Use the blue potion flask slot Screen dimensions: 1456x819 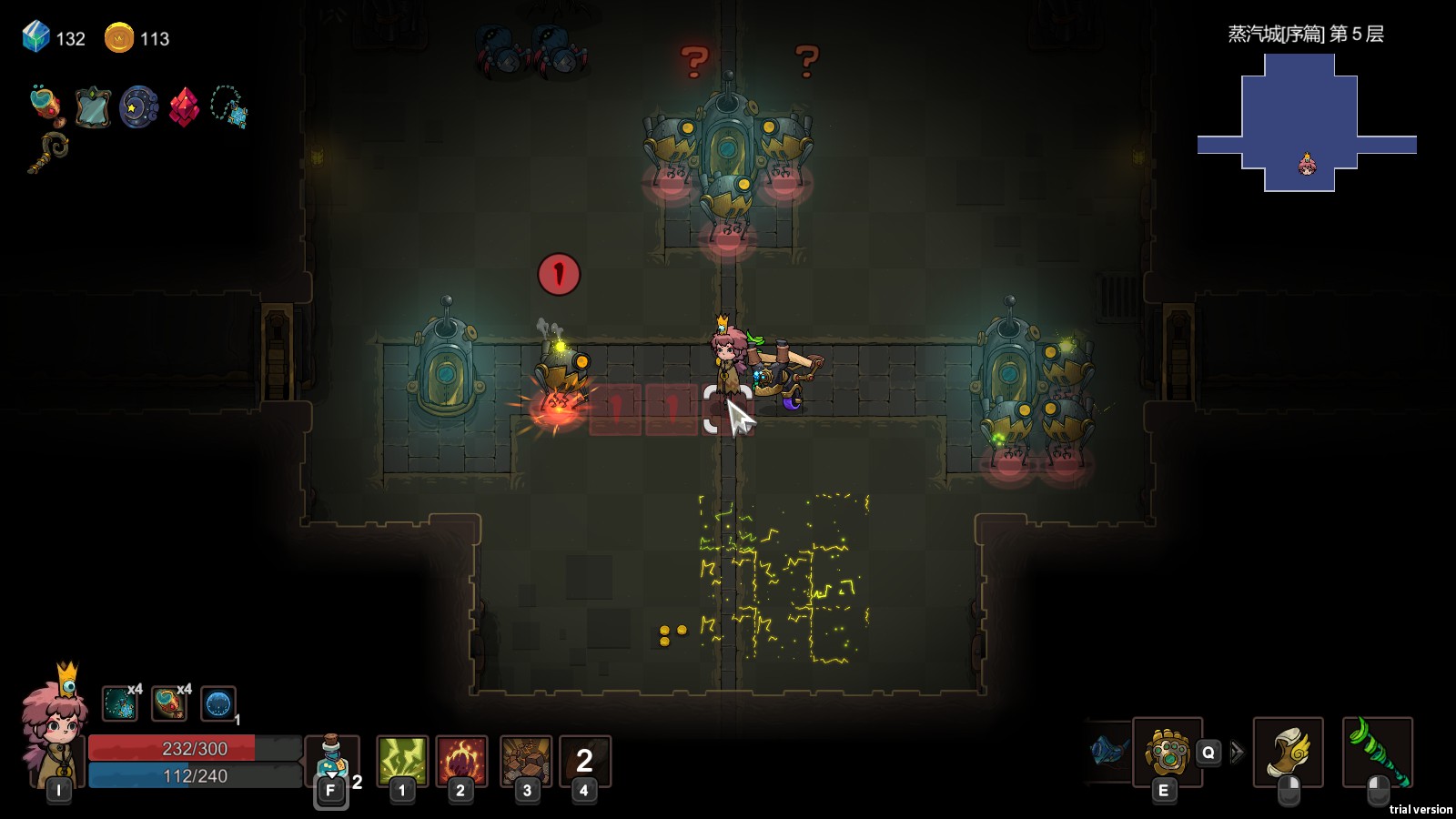[x=332, y=760]
